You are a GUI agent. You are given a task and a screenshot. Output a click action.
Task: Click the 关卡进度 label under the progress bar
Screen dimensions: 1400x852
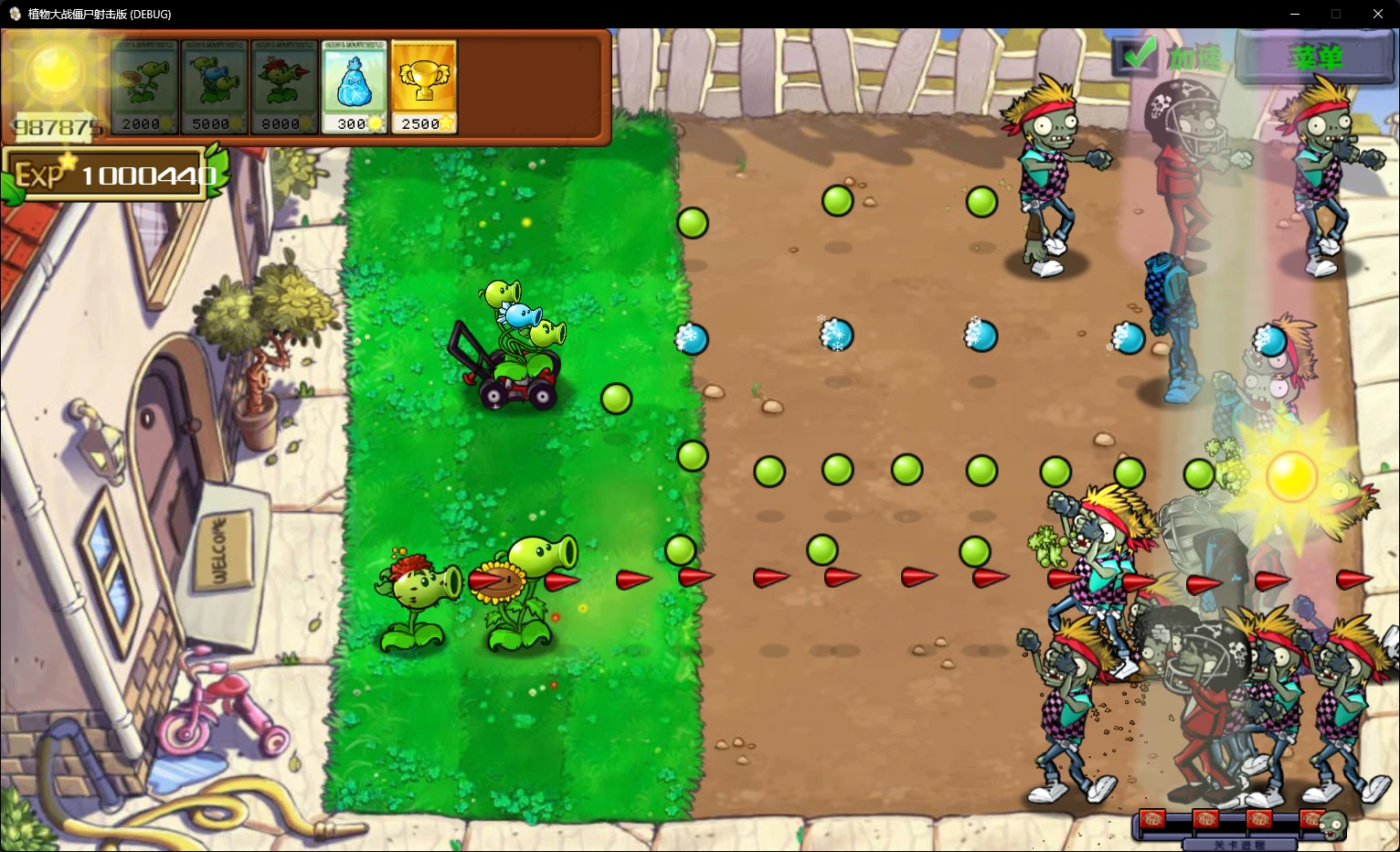[x=1241, y=843]
